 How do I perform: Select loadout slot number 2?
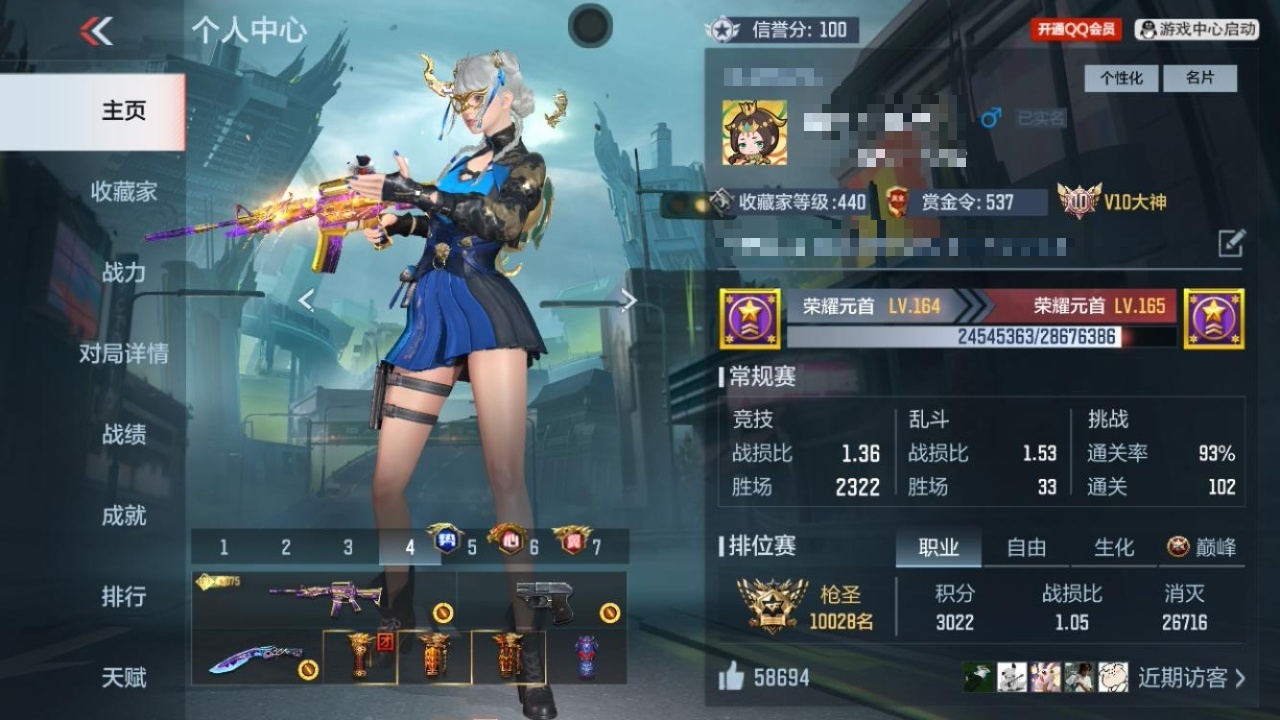coord(286,547)
